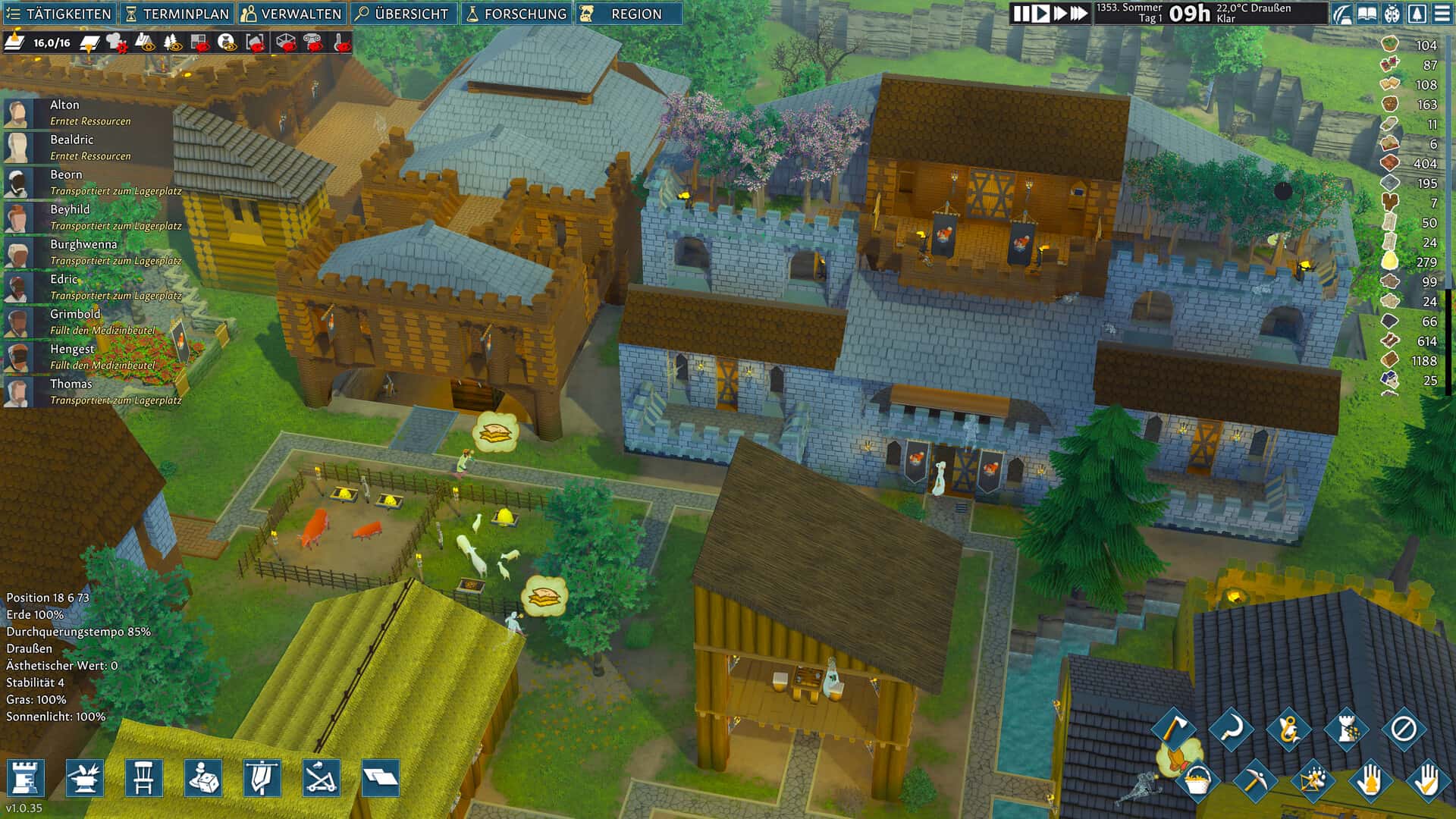Open the castle tower build category
The height and width of the screenshot is (819, 1456).
pos(26,778)
